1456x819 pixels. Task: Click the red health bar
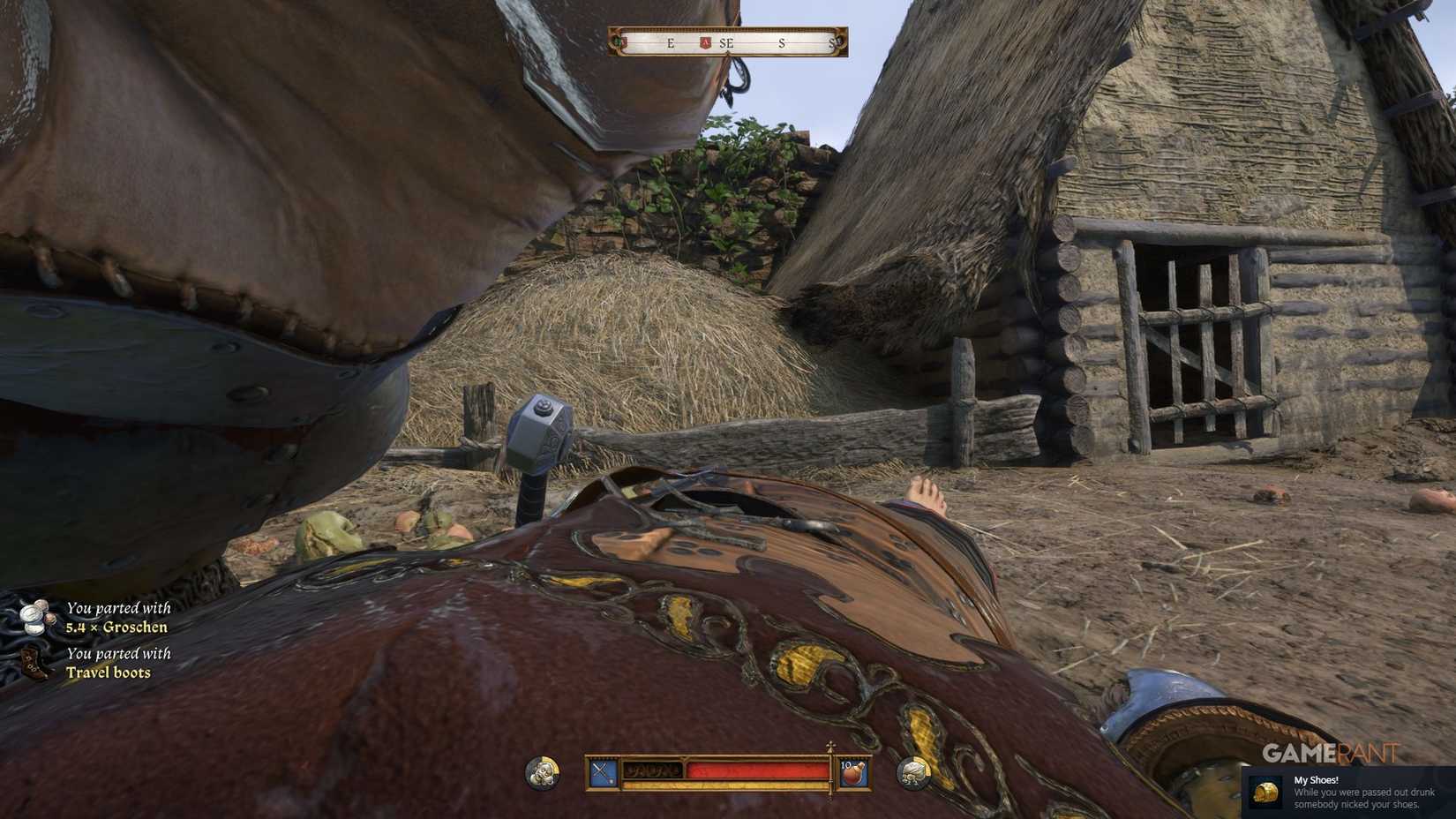759,770
